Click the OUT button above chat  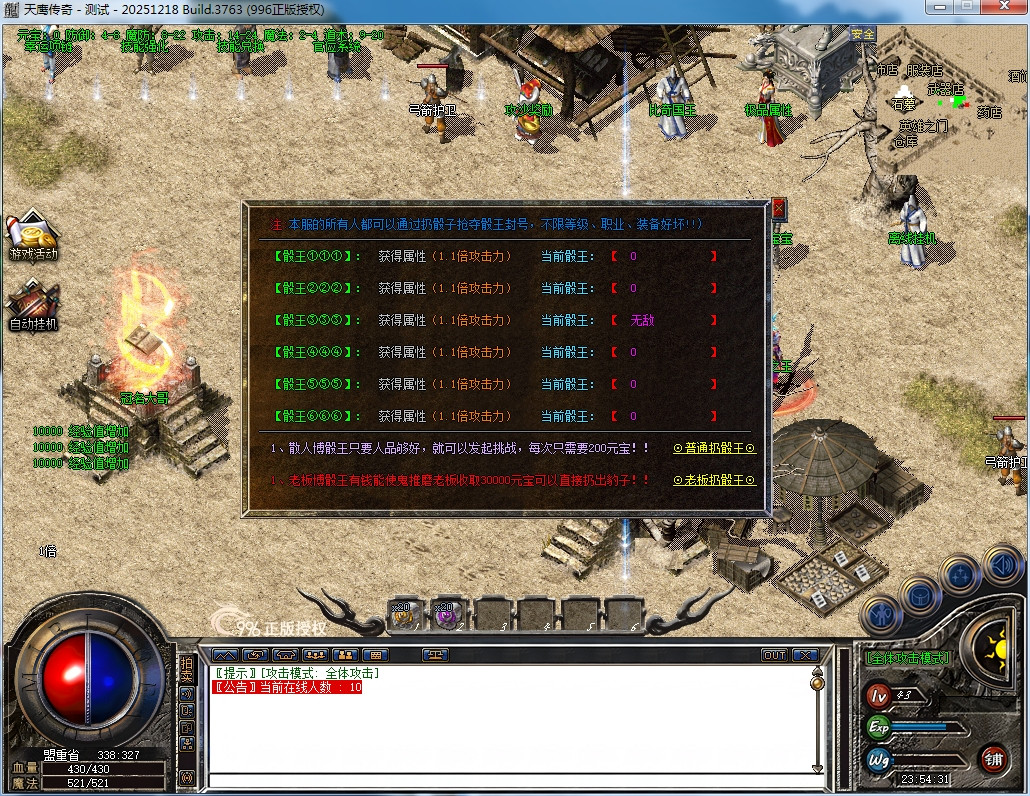pyautogui.click(x=774, y=656)
